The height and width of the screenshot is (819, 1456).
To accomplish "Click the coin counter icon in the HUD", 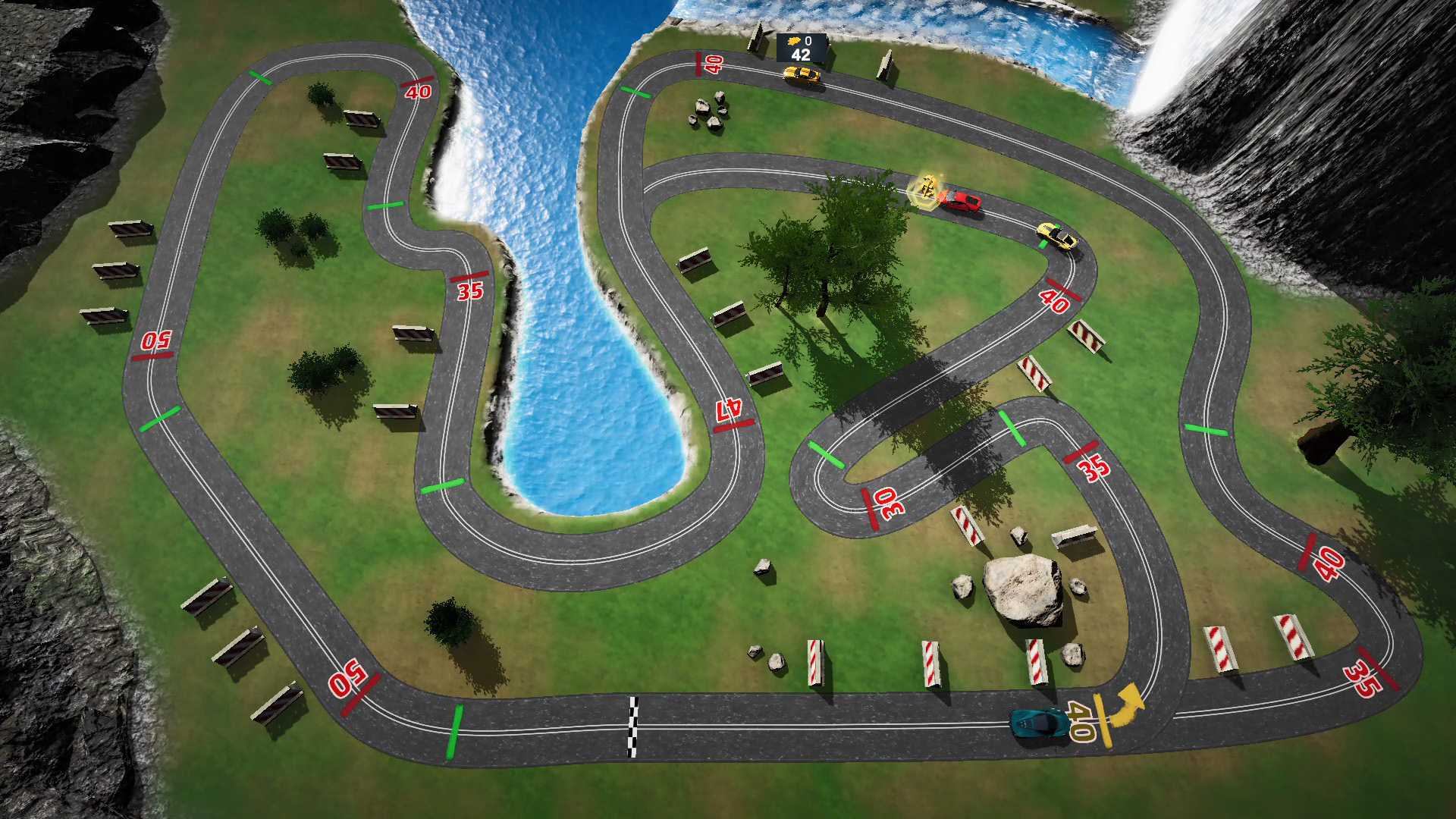I will coord(794,42).
